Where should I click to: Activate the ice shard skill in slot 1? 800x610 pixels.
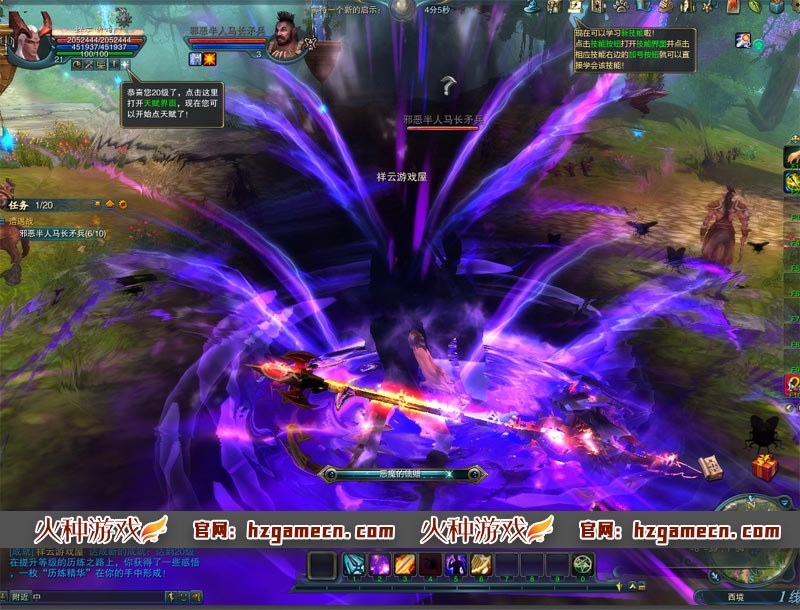[x=355, y=565]
